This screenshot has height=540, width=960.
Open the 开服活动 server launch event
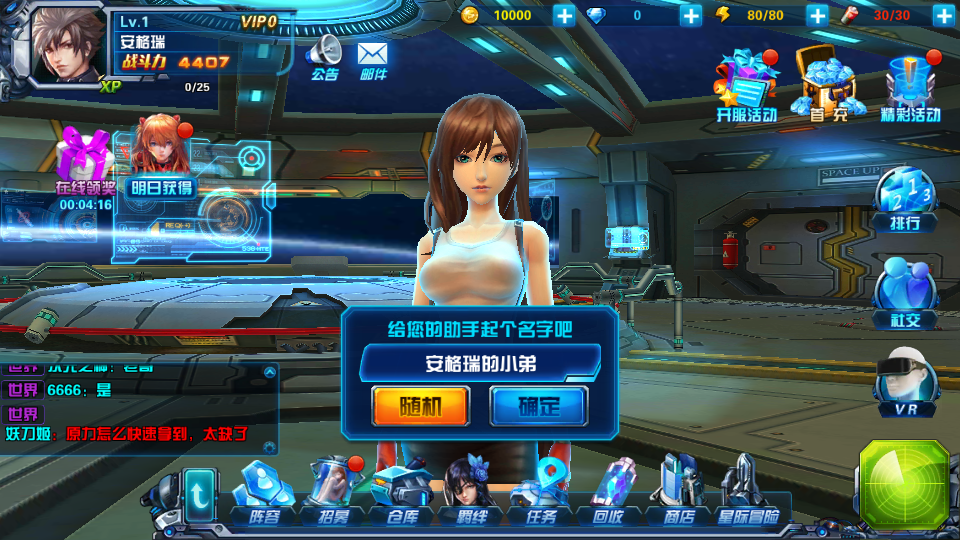click(x=746, y=87)
